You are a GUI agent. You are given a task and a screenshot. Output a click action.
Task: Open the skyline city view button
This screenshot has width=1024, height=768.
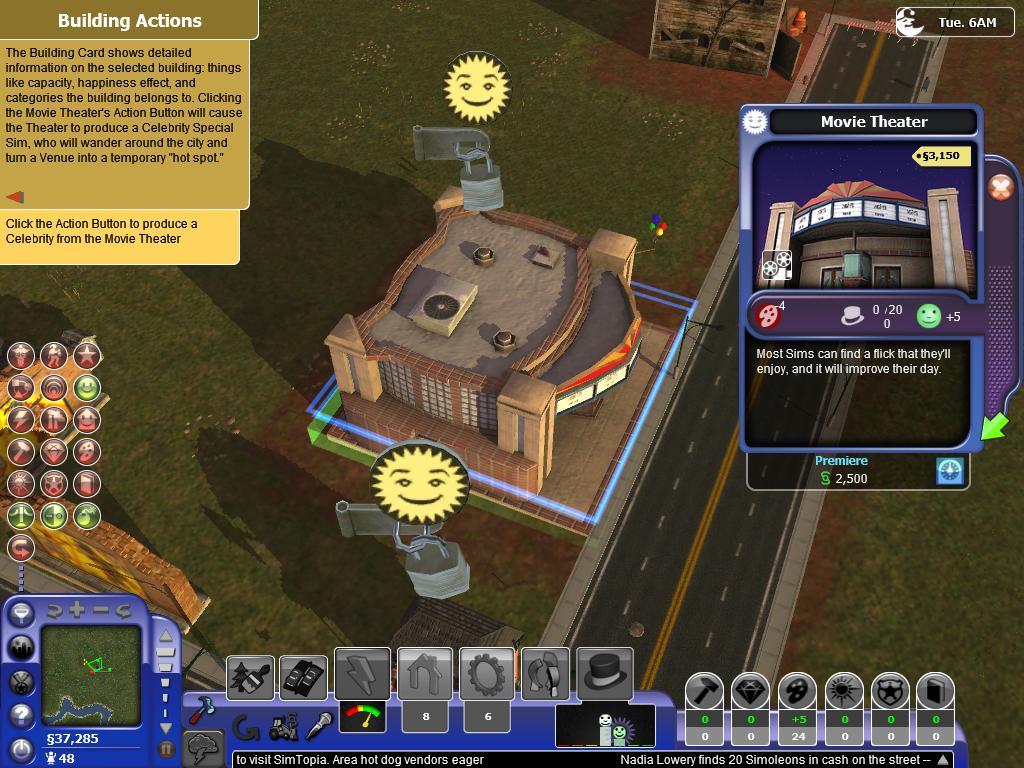[21, 648]
